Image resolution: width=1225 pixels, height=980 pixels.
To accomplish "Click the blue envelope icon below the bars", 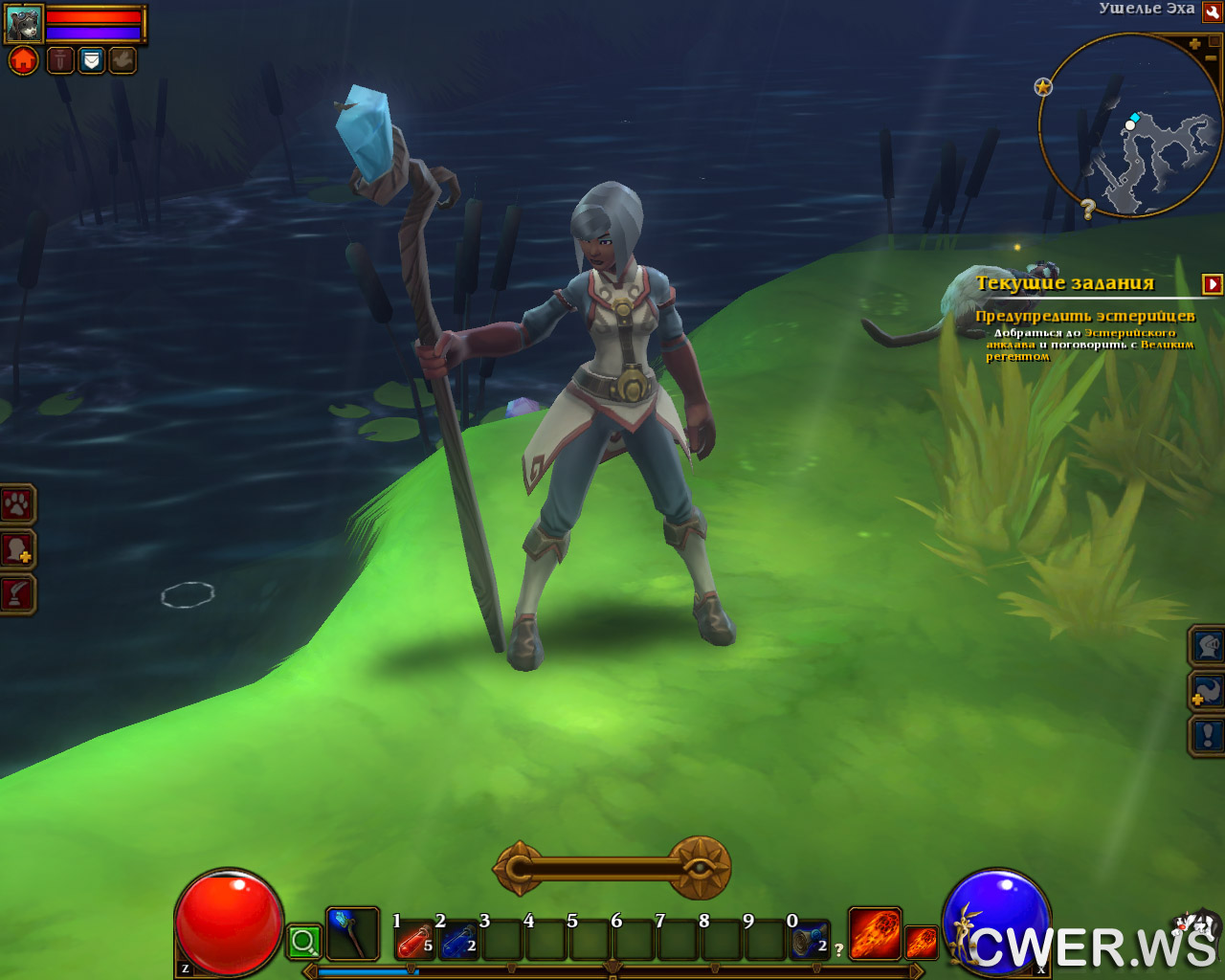I will (x=91, y=61).
